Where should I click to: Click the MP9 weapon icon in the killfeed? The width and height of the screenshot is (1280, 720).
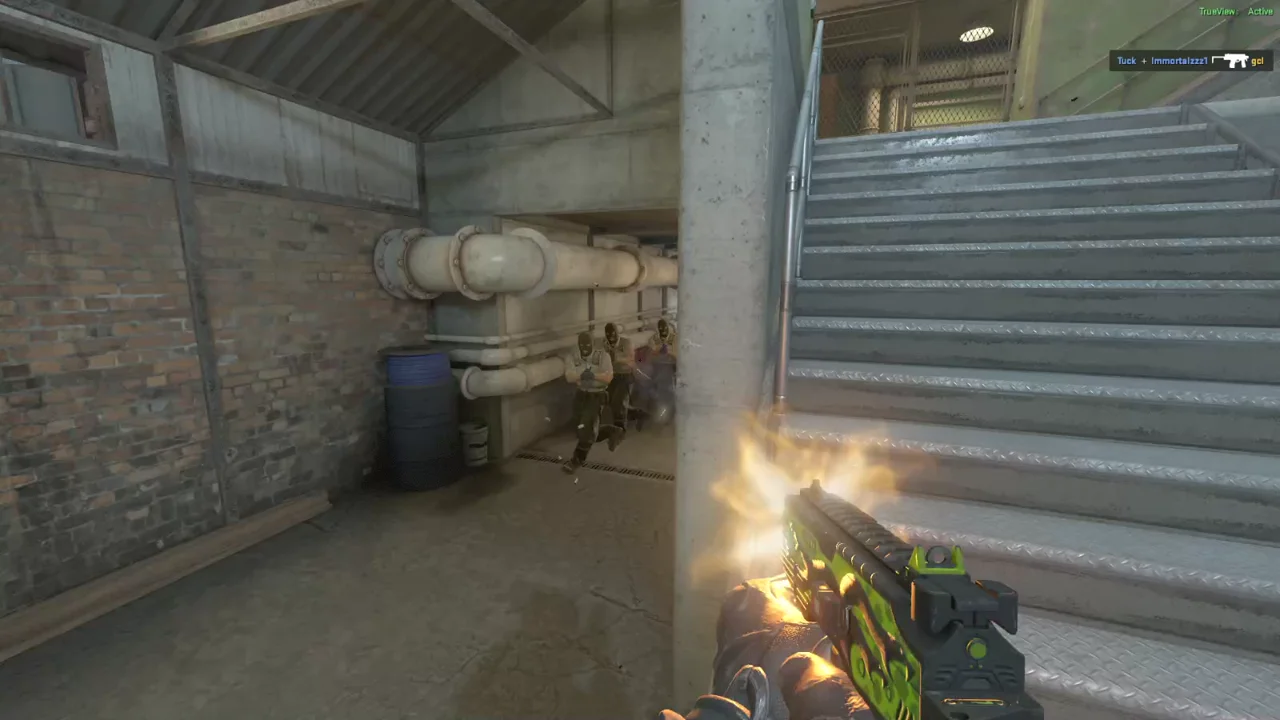1231,61
